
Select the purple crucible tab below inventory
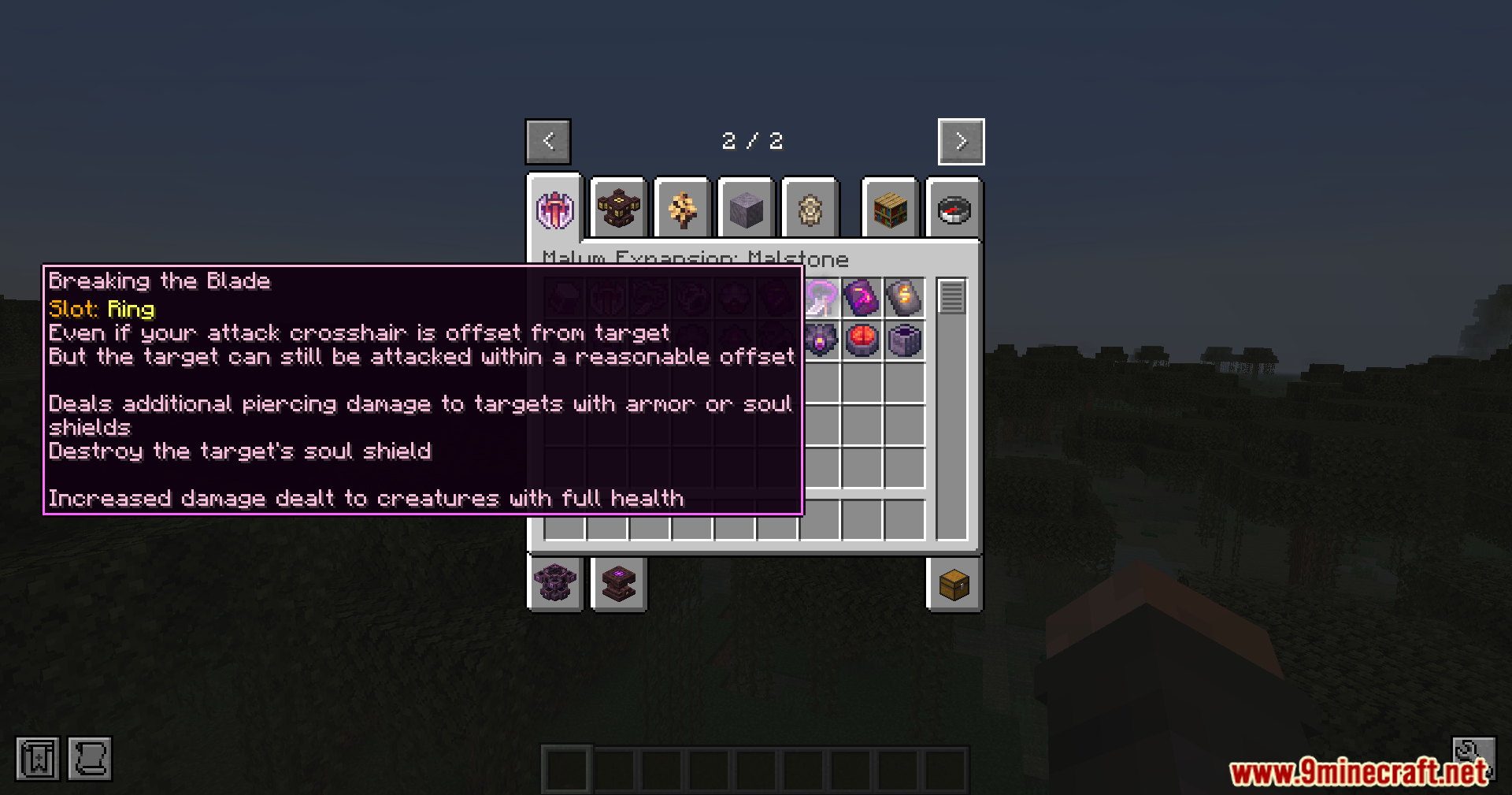point(555,584)
